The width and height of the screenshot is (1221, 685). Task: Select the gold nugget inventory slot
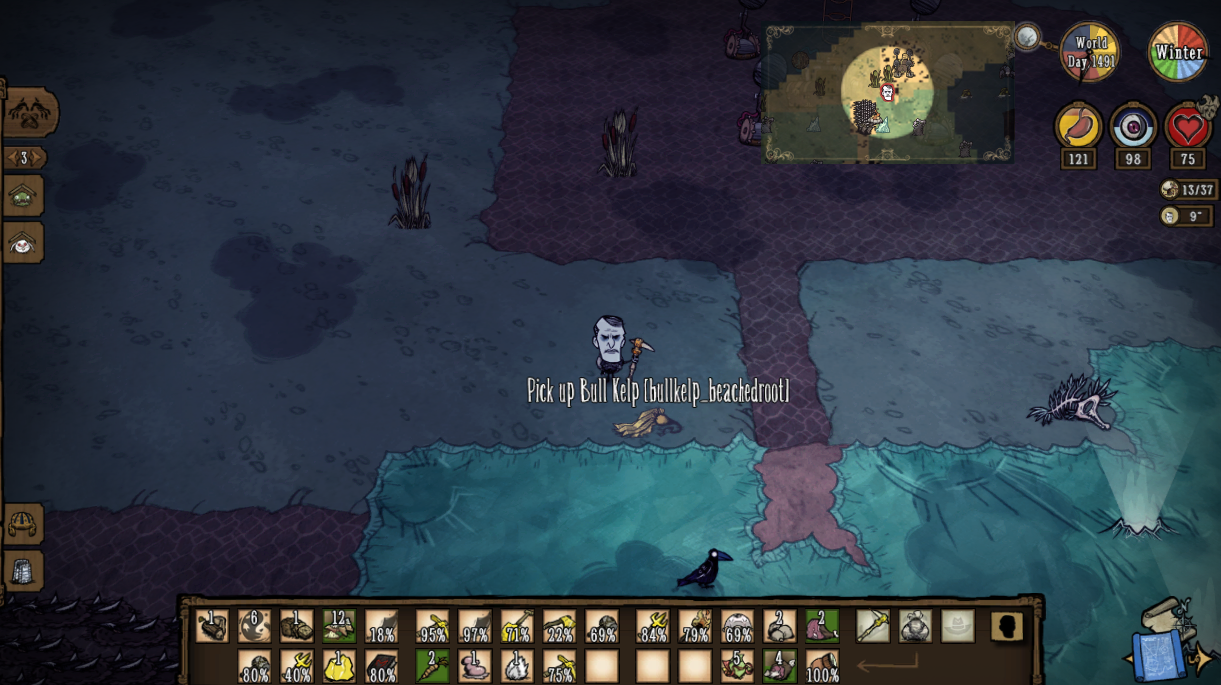[x=339, y=666]
